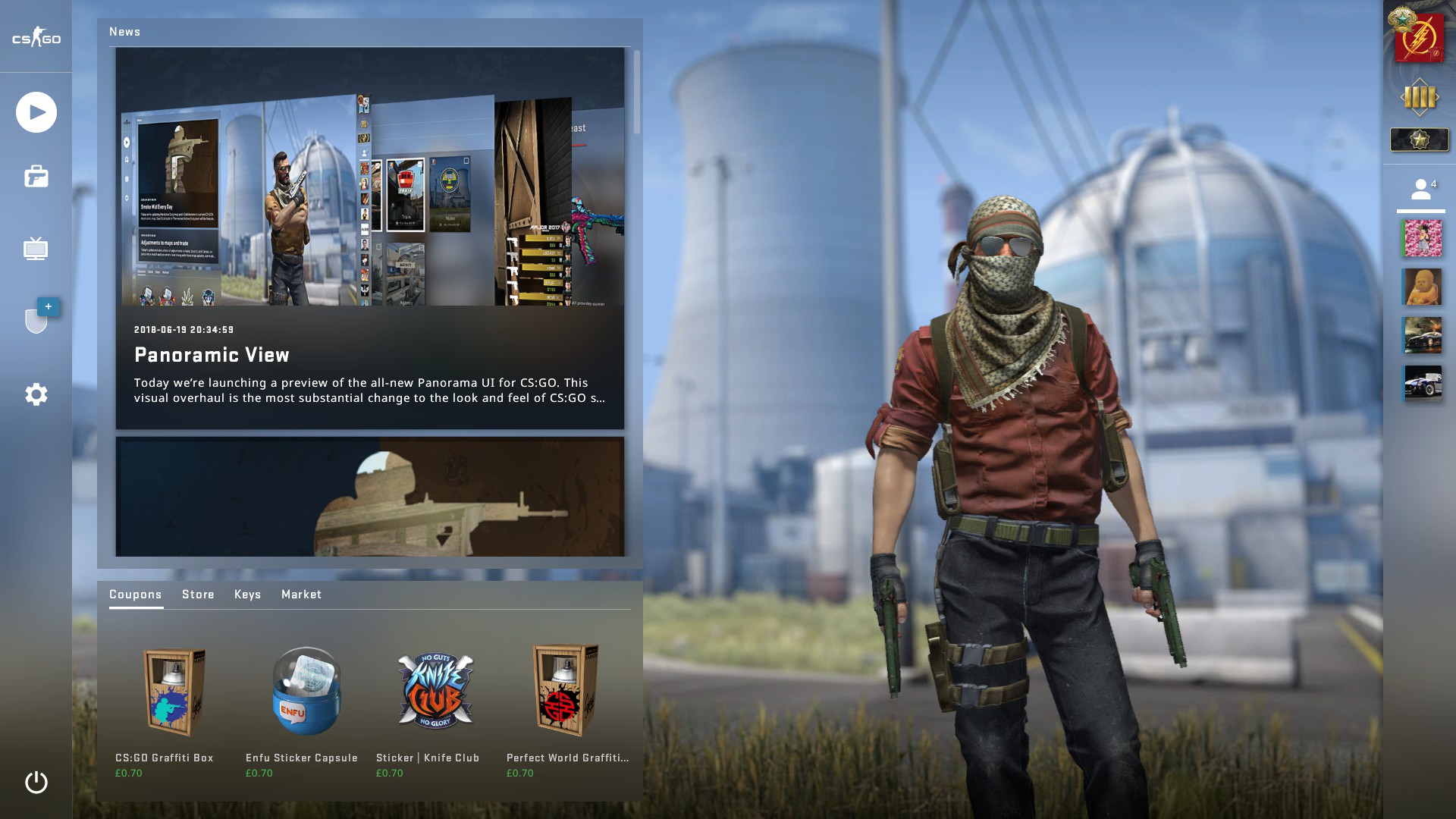Select the friend with yellow character avatar
This screenshot has height=819, width=1456.
tap(1422, 287)
